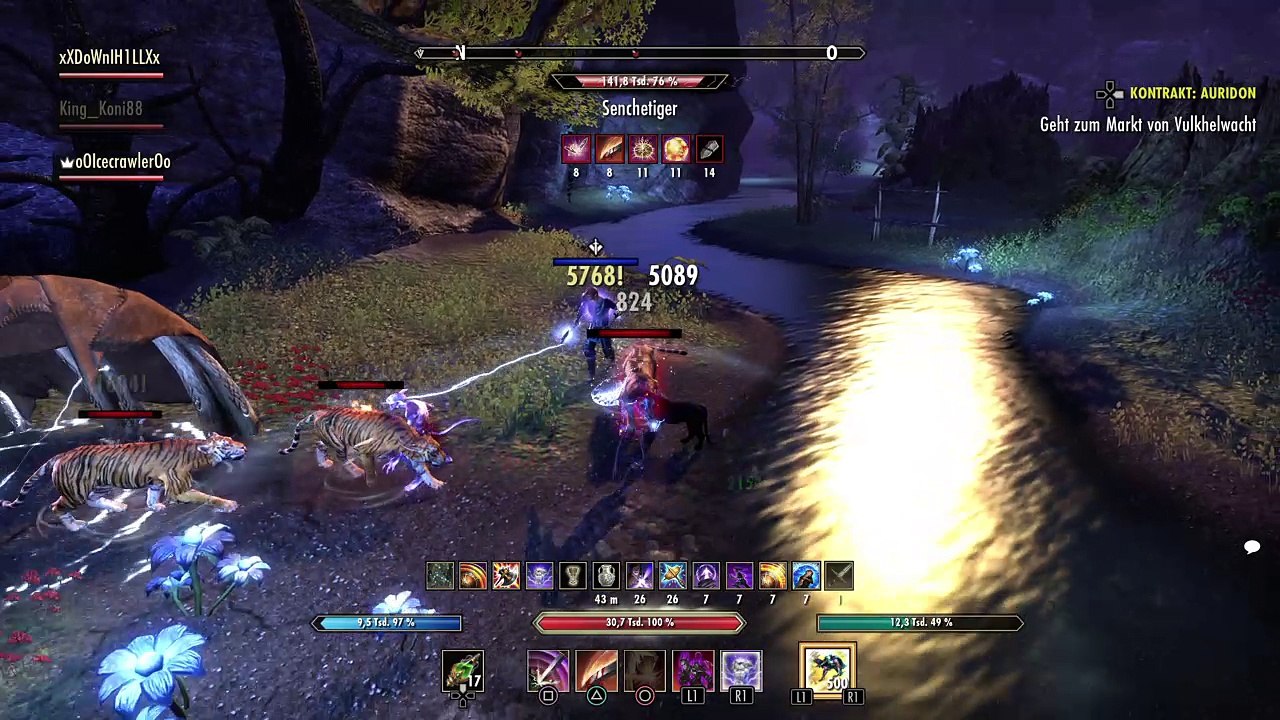Activate the purple sword slash ability
The height and width of the screenshot is (720, 1280).
[x=548, y=670]
